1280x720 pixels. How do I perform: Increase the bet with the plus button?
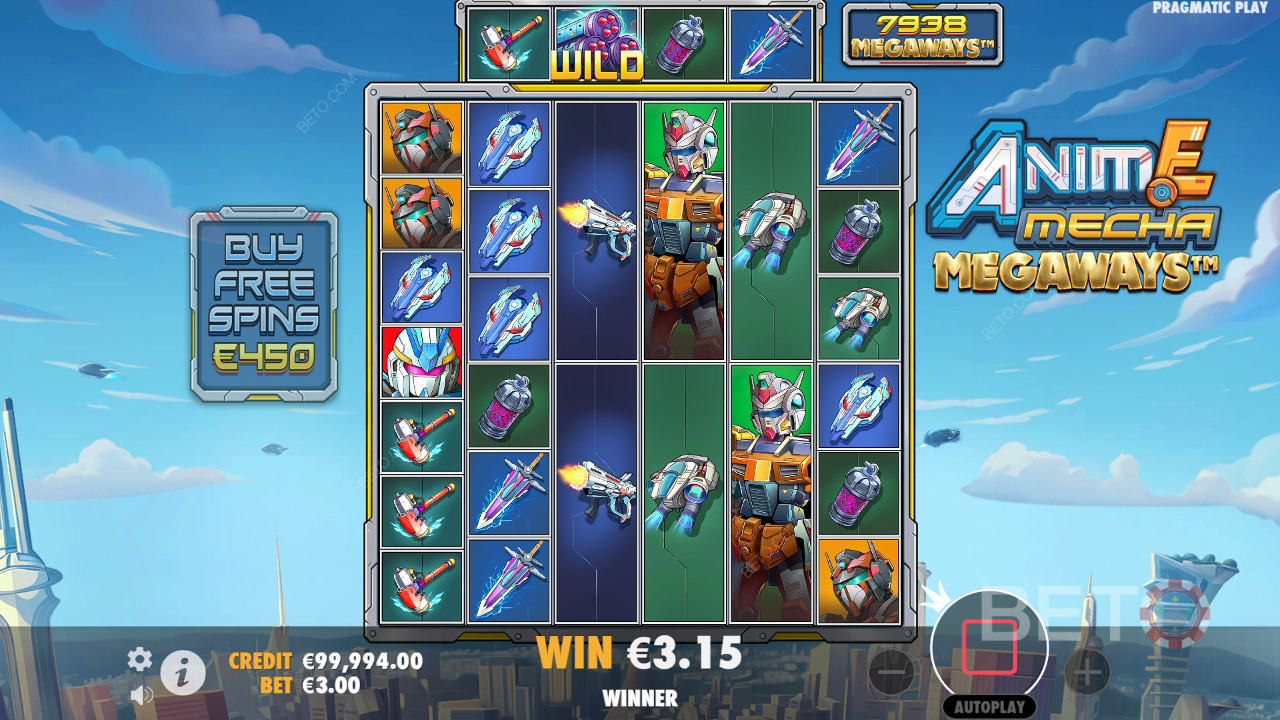1087,672
